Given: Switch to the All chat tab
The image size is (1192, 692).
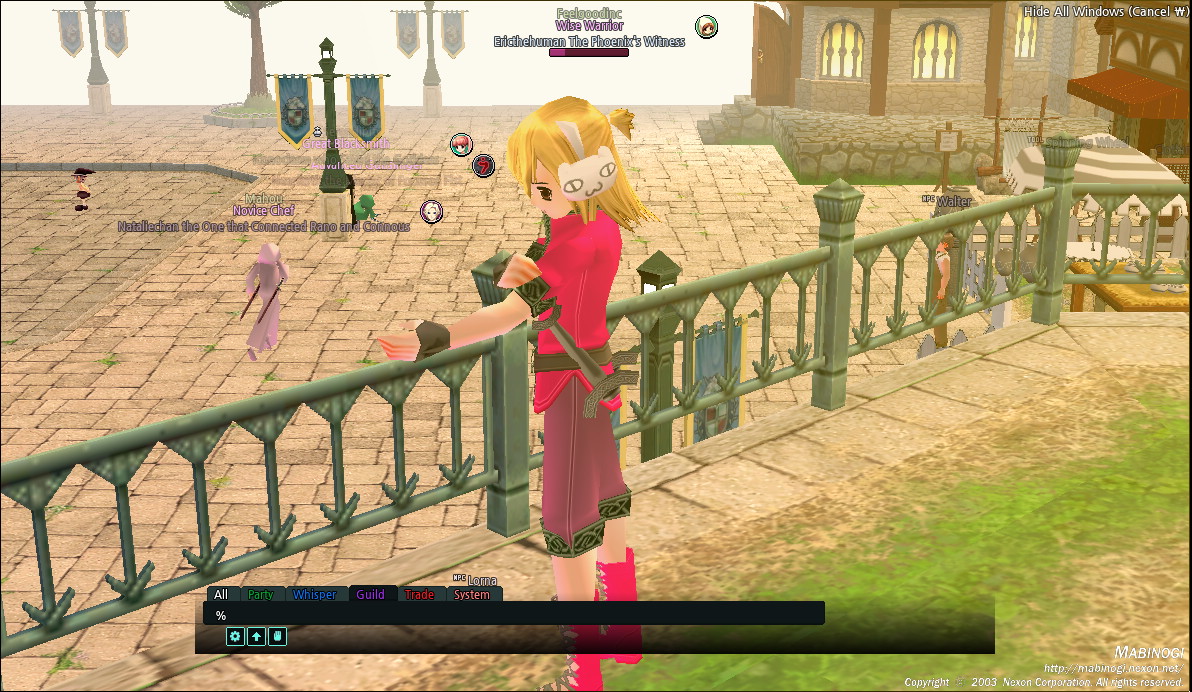Looking at the screenshot, I should 221,594.
